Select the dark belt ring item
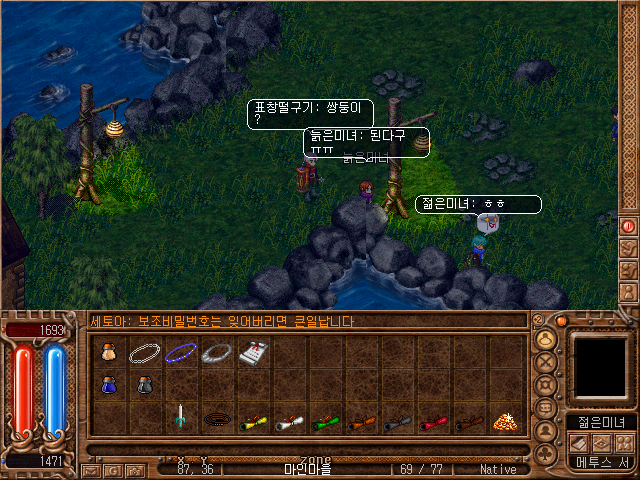 pyautogui.click(x=215, y=420)
